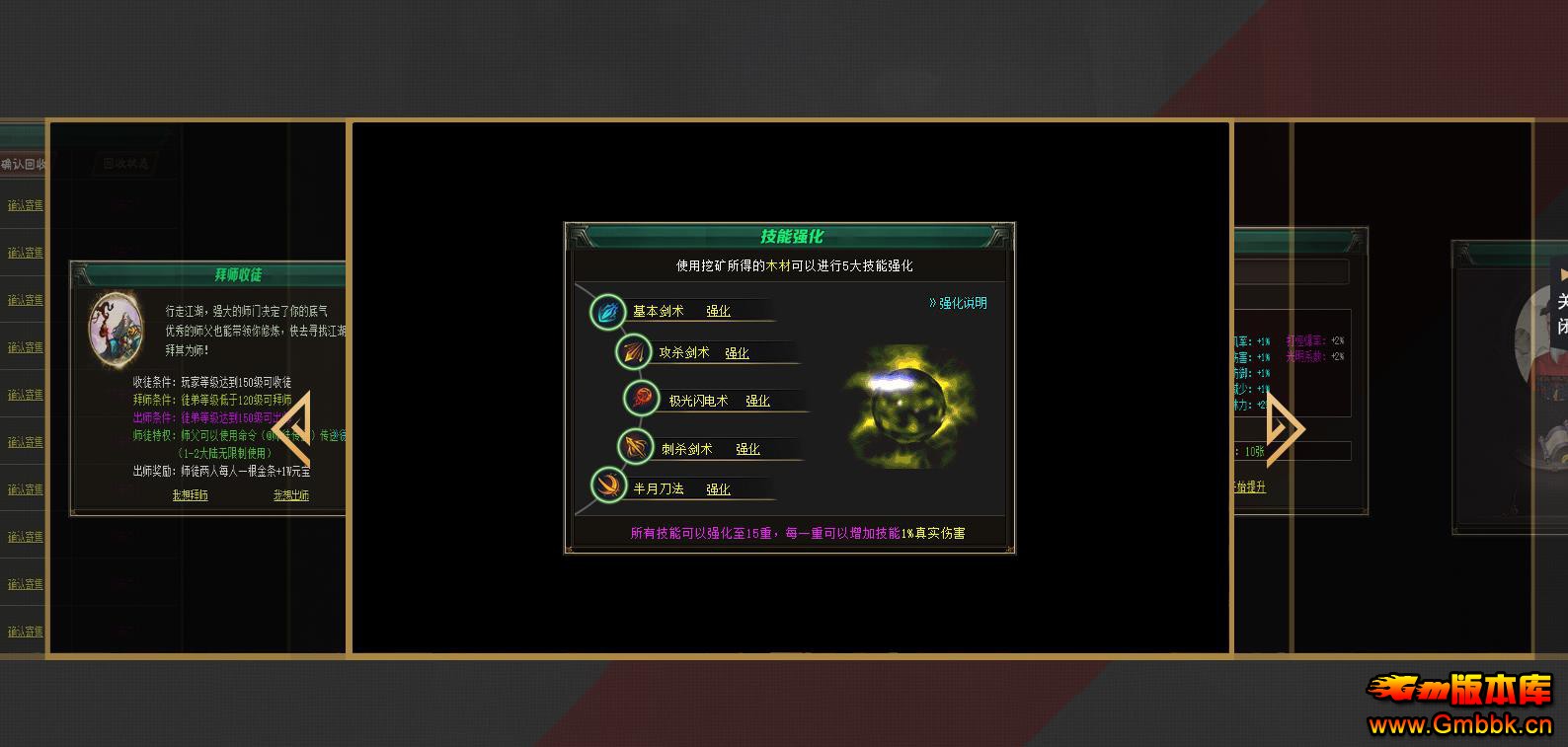Click the 我想拜师 link
This screenshot has height=747, width=1568.
192,494
